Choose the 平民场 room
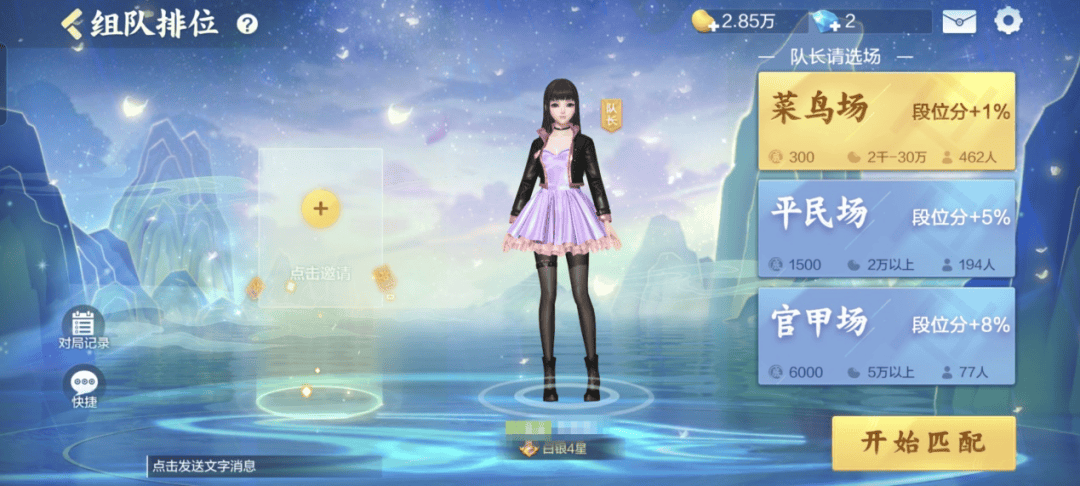The width and height of the screenshot is (1080, 486). [886, 229]
